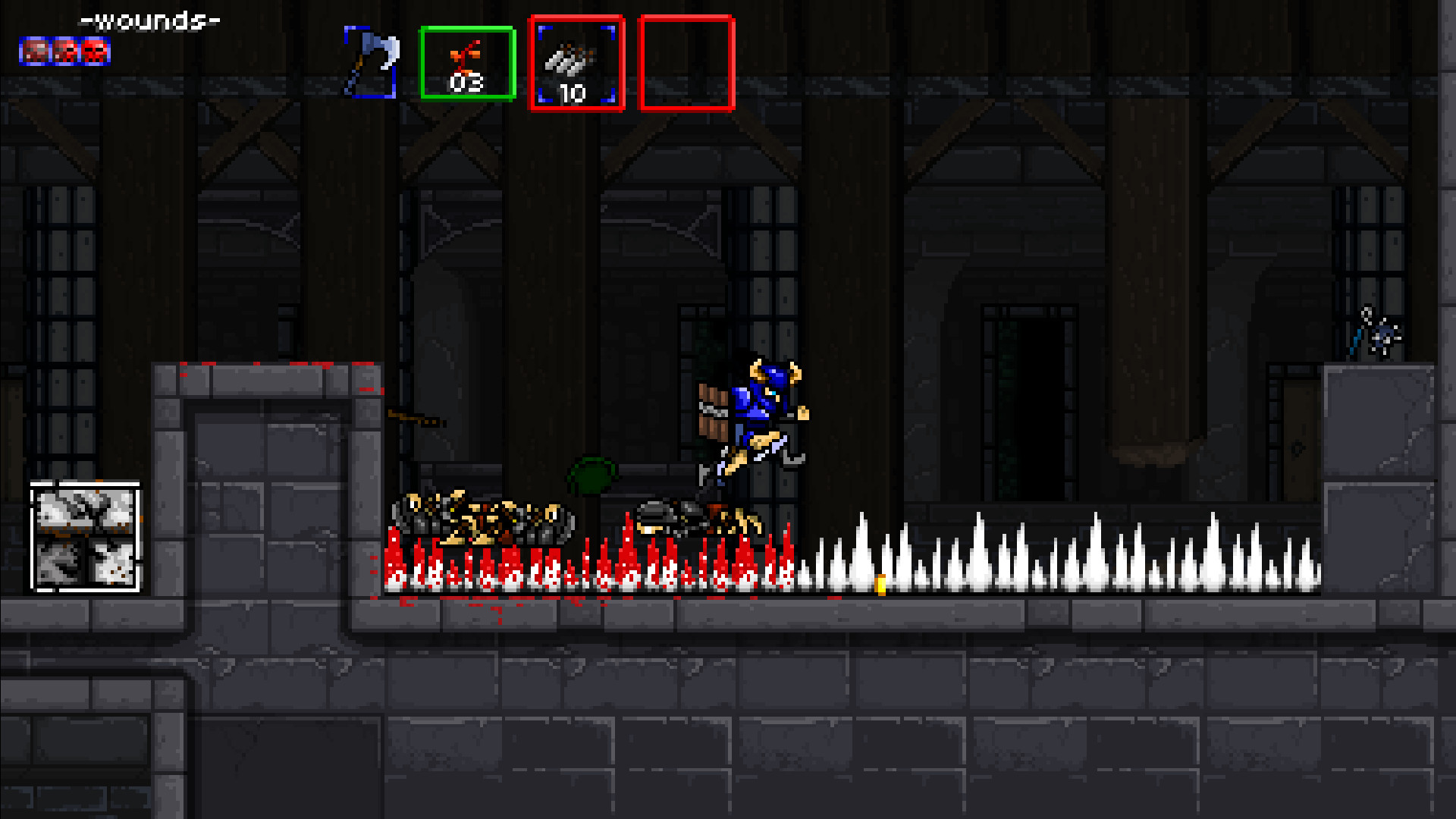1456x819 pixels.
Task: Click the first red wound marker
Action: click(33, 53)
